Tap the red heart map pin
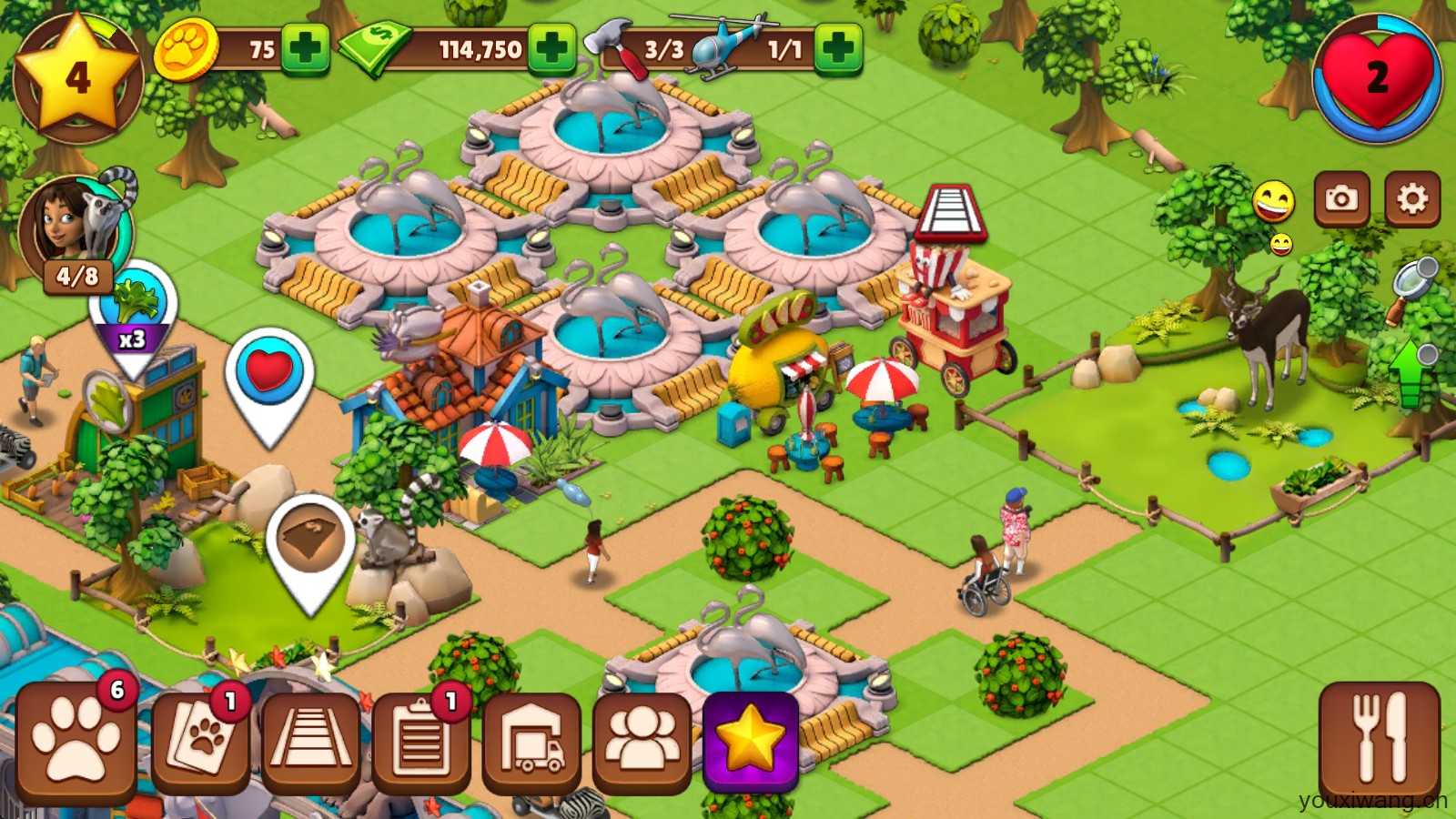 pos(269,377)
